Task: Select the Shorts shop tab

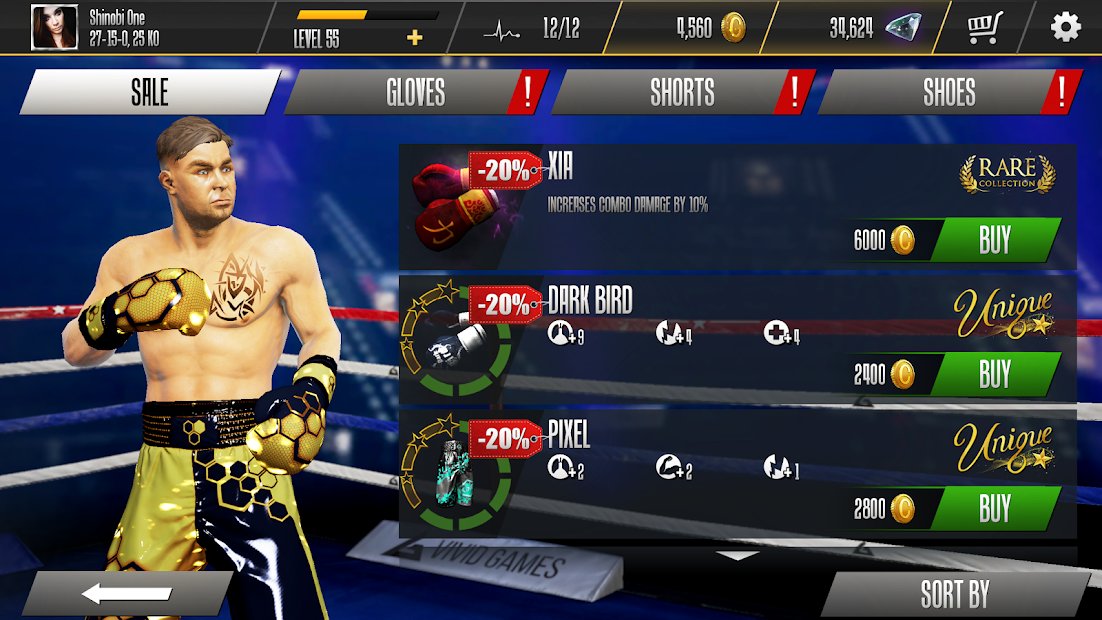Action: 682,93
